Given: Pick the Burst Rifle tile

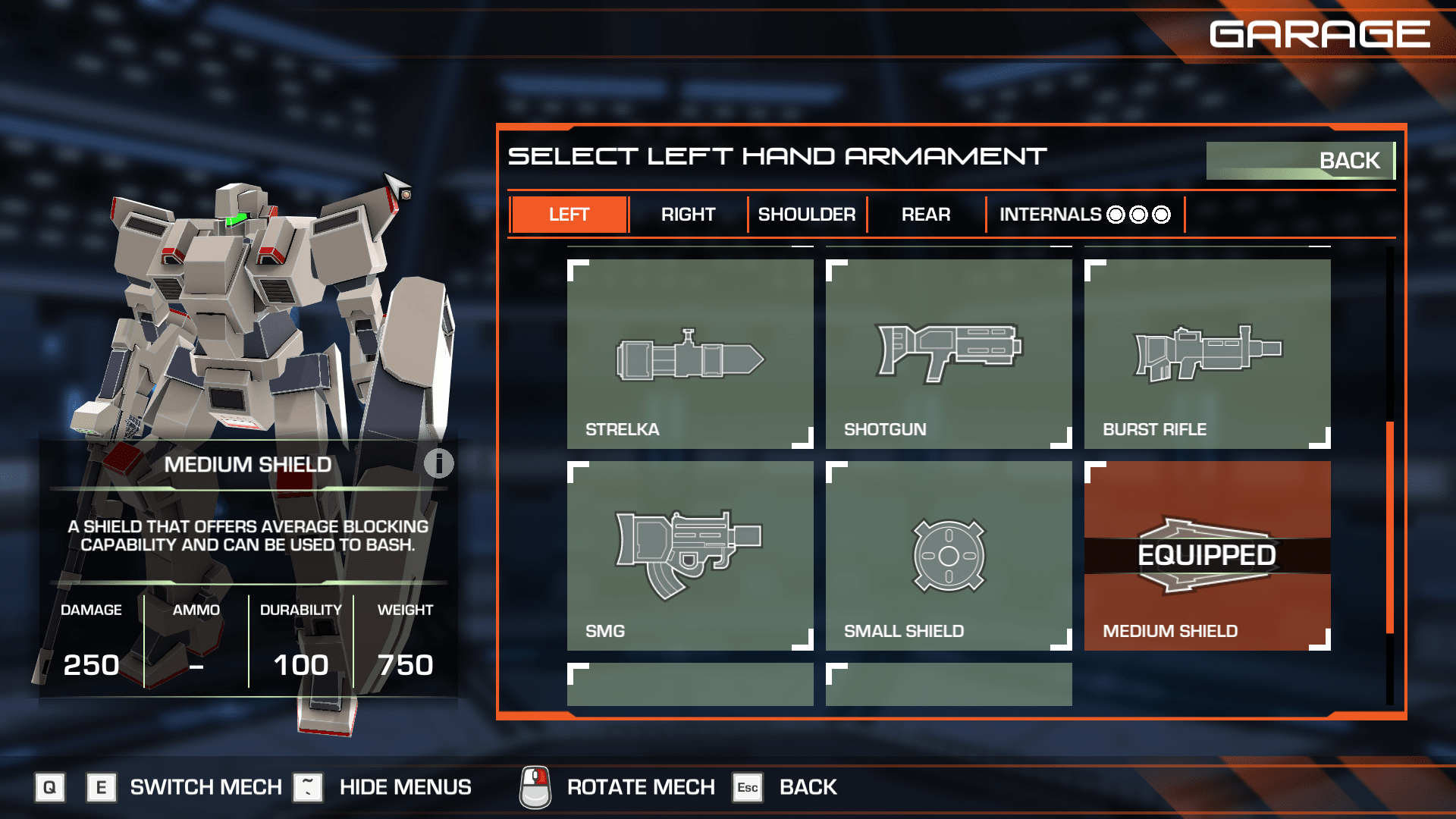Looking at the screenshot, I should click(x=1207, y=354).
